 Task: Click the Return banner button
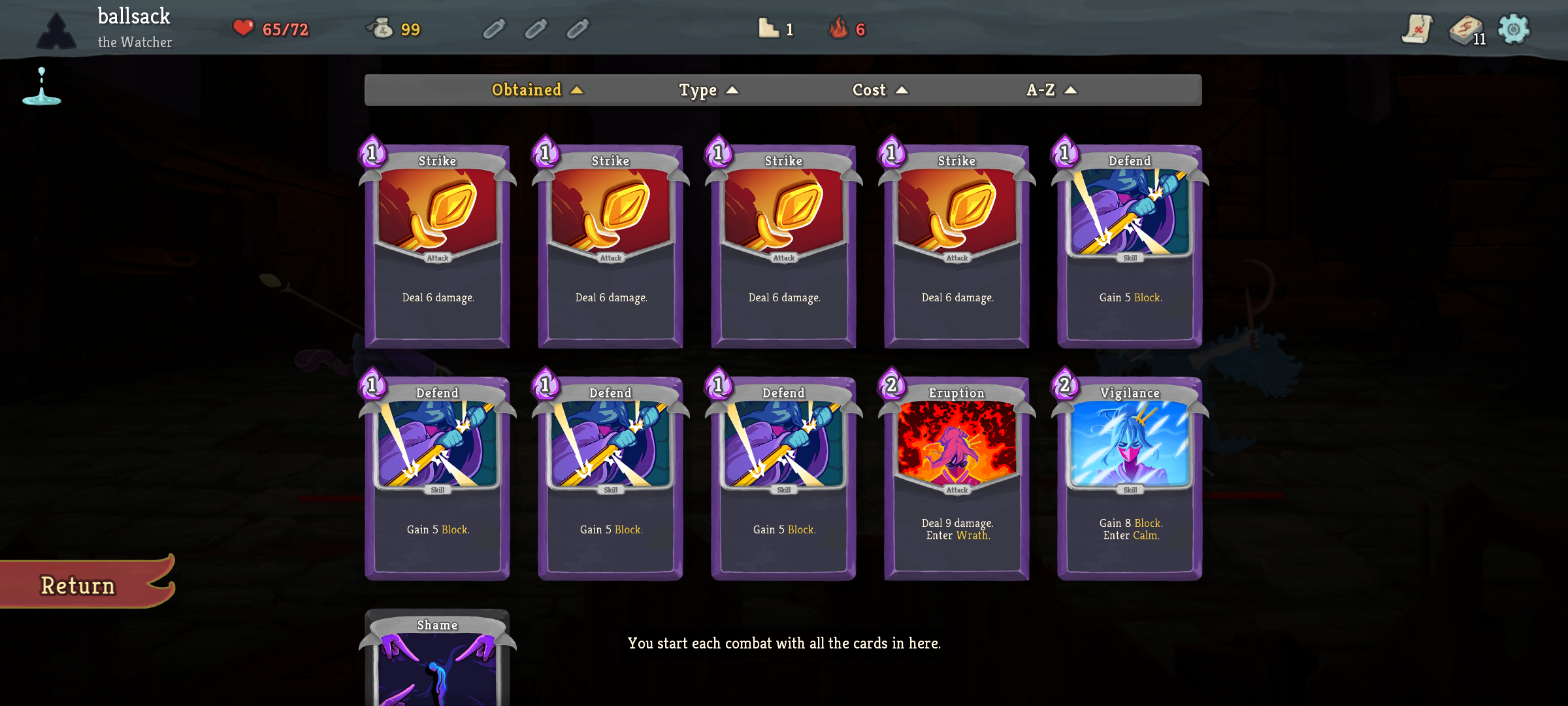point(77,584)
